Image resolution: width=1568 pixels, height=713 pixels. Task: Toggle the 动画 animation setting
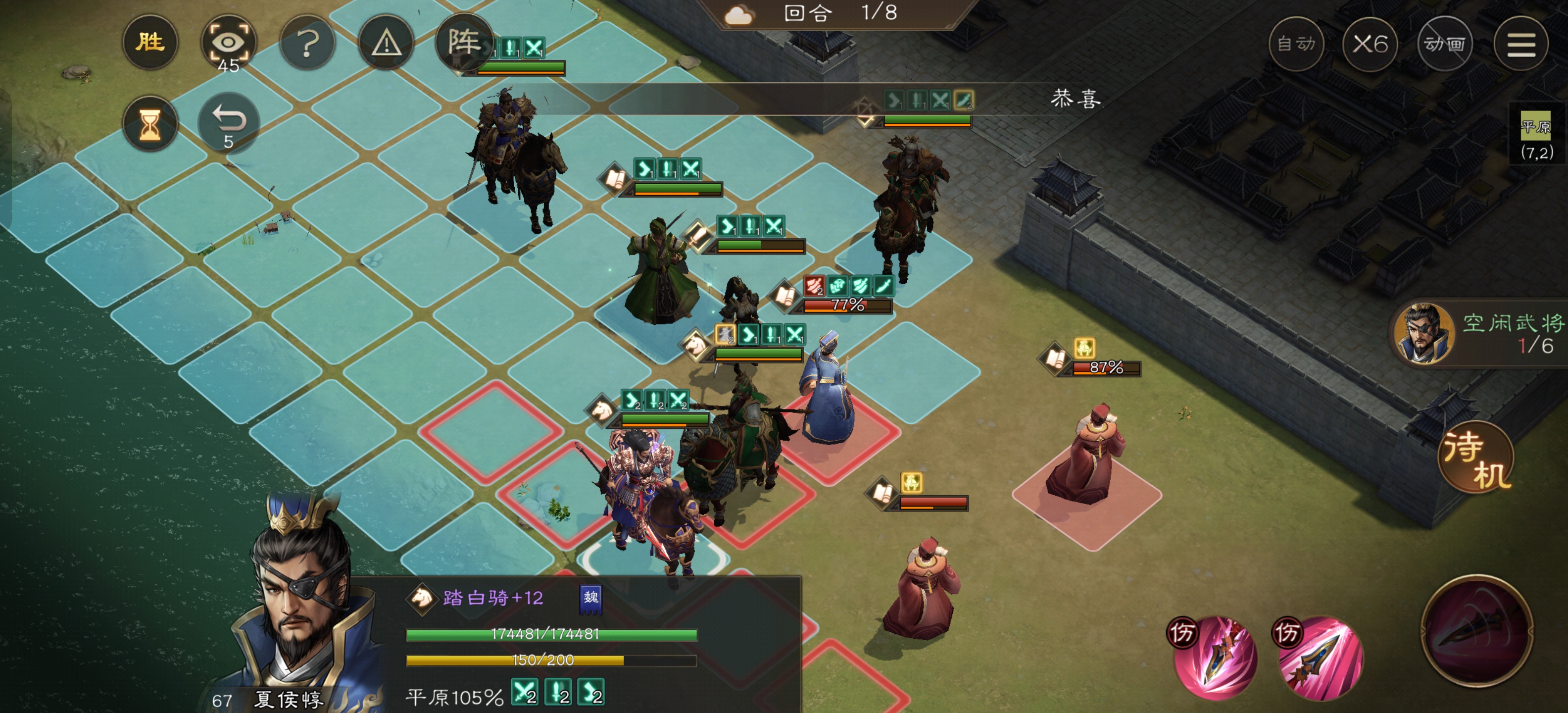[1444, 44]
